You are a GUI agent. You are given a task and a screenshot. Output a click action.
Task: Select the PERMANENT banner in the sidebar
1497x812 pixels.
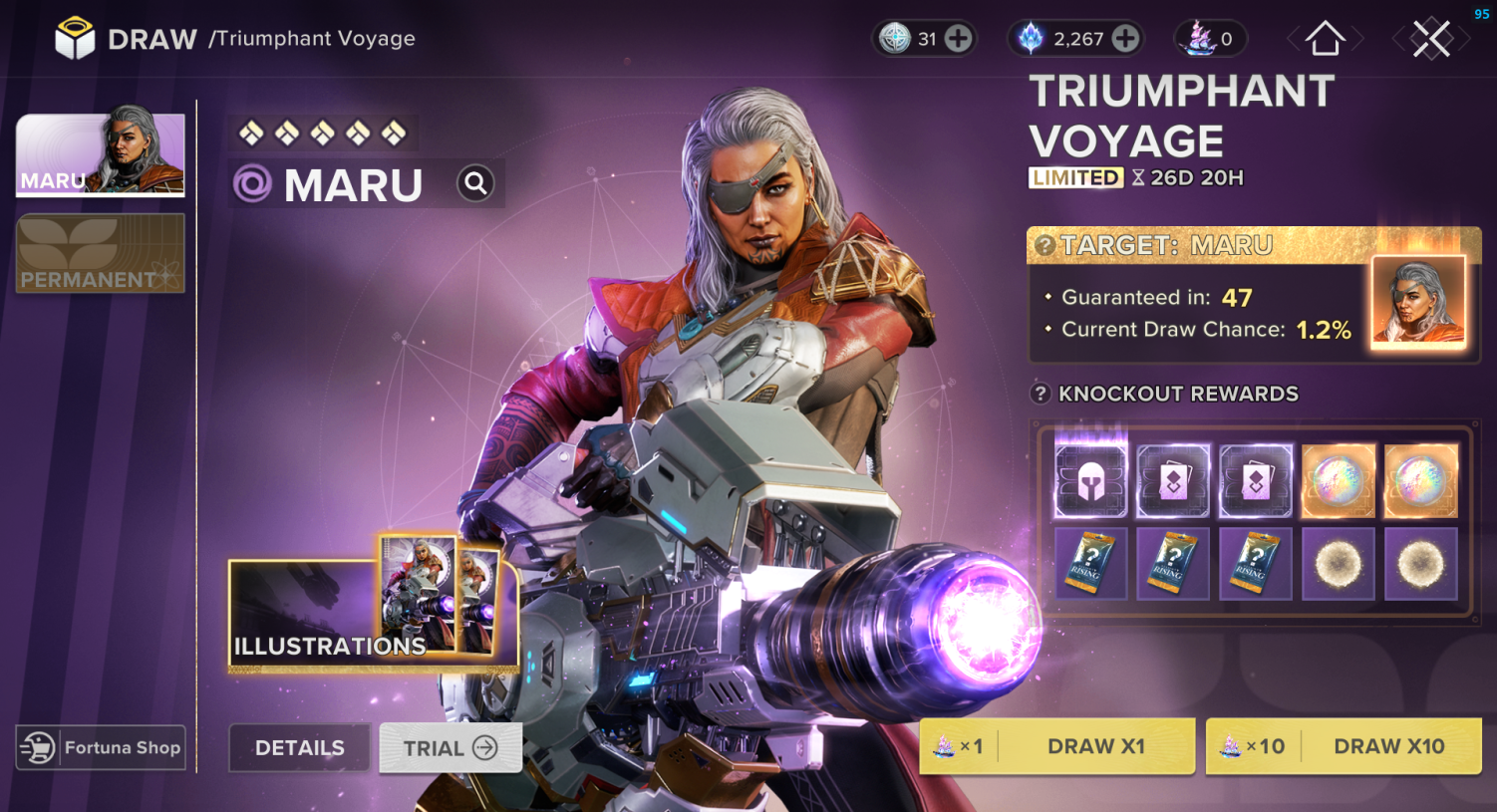[100, 253]
